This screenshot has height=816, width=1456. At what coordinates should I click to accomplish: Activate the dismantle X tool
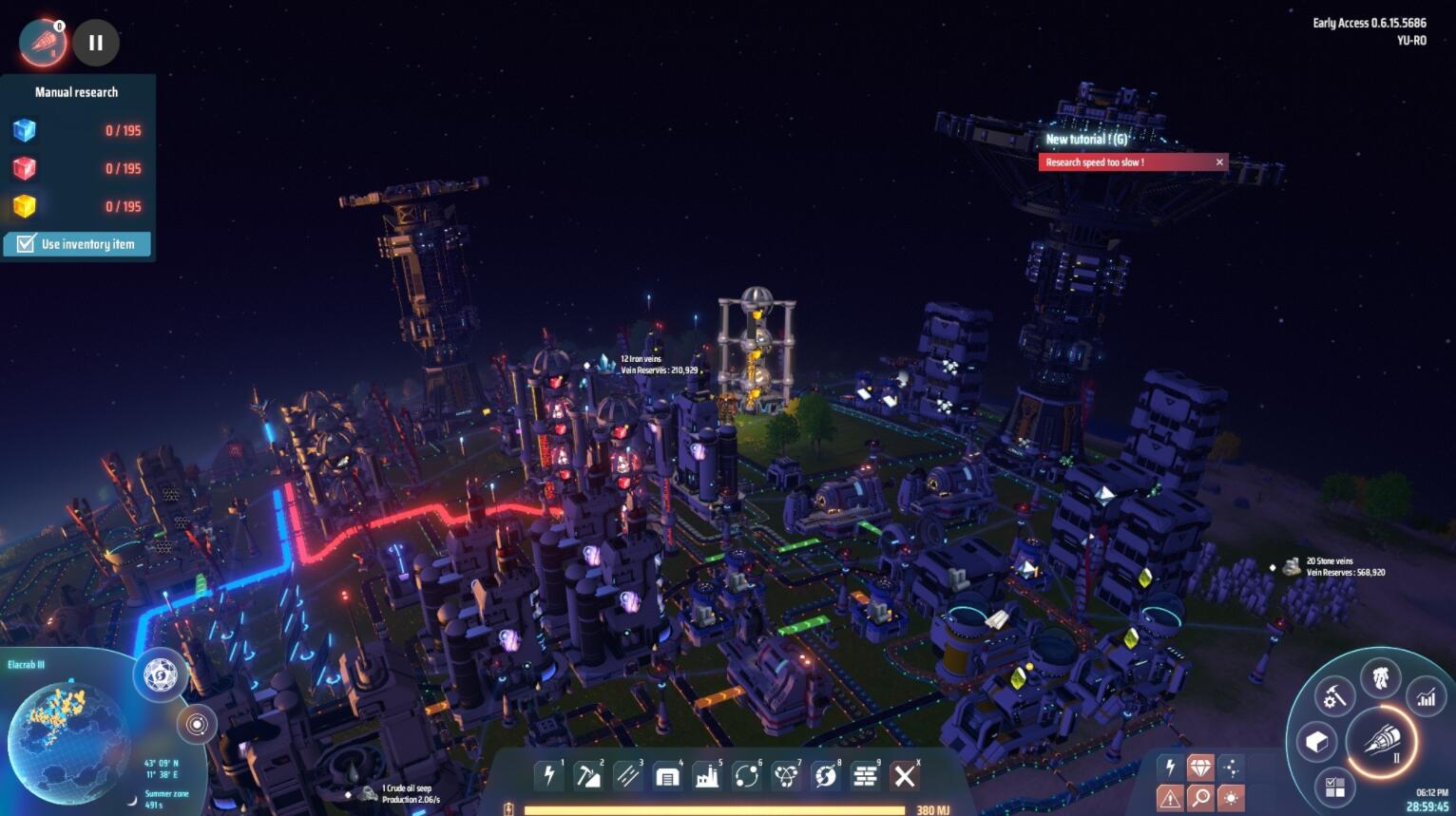[x=905, y=776]
